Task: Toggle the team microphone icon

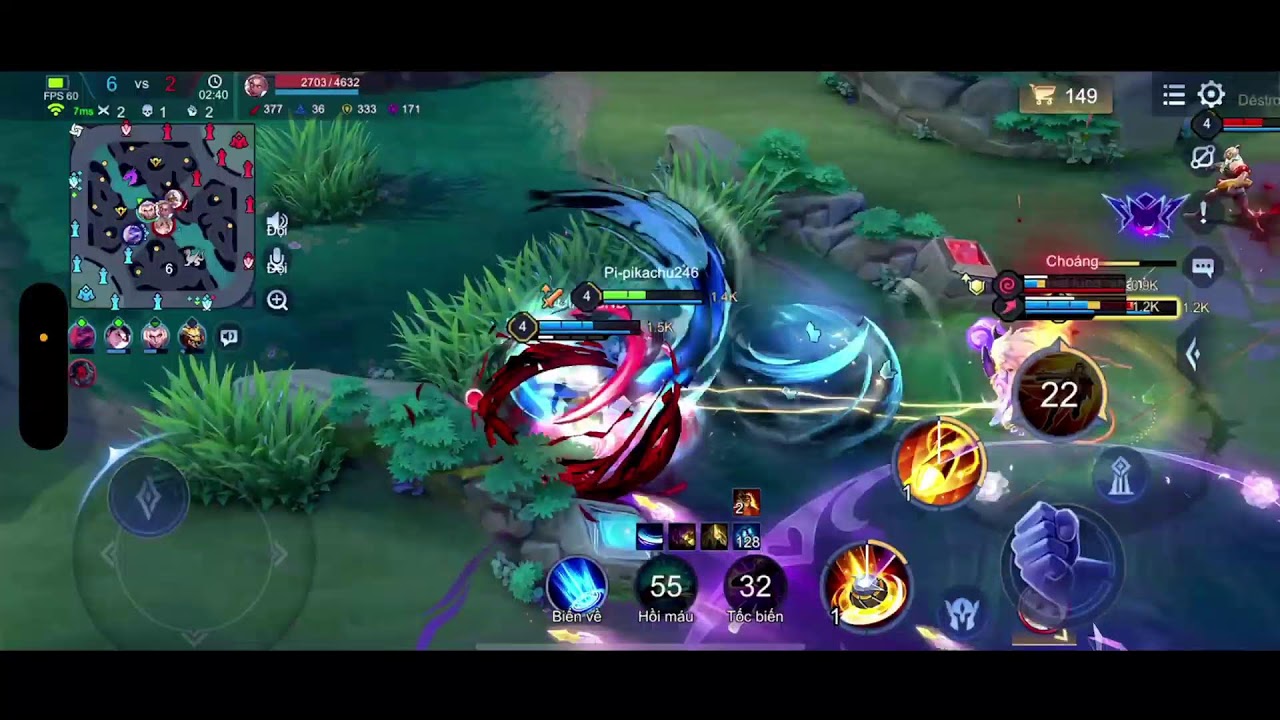Action: 277,262
